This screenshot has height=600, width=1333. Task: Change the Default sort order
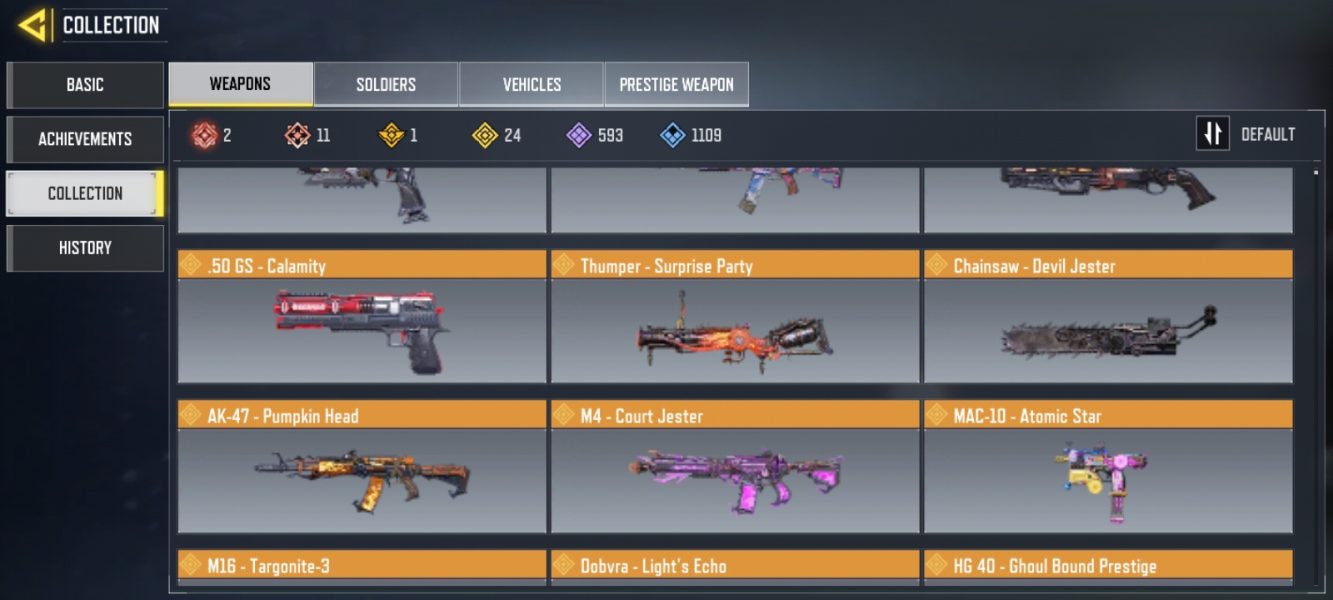pyautogui.click(x=1247, y=134)
